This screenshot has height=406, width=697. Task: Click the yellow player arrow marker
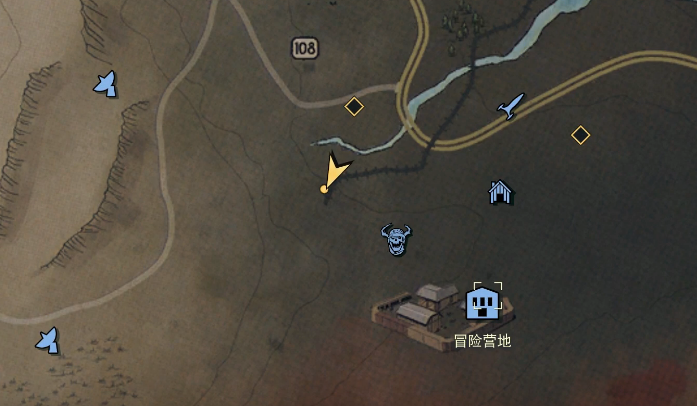coord(336,172)
